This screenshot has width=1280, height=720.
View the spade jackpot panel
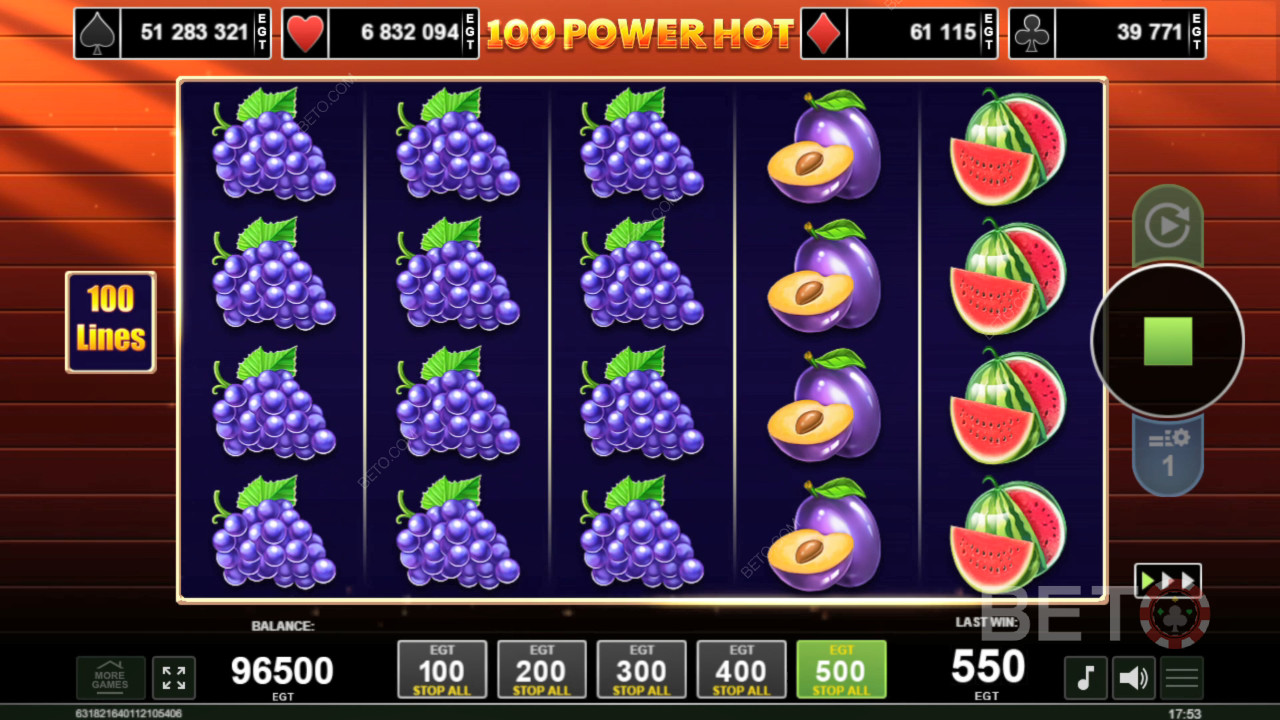[172, 33]
